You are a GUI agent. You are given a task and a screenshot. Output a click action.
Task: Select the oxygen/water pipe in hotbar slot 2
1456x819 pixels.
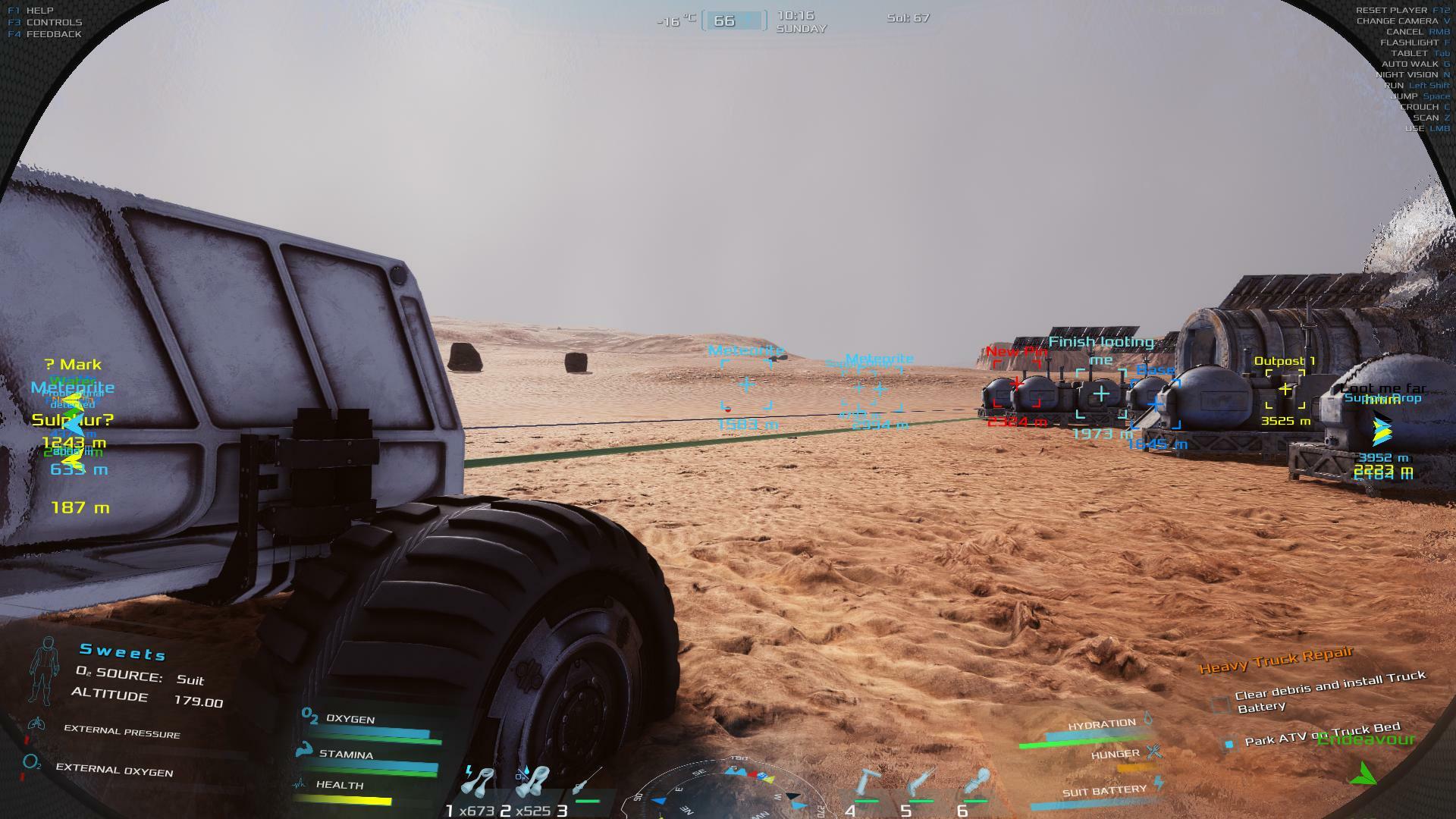[532, 783]
